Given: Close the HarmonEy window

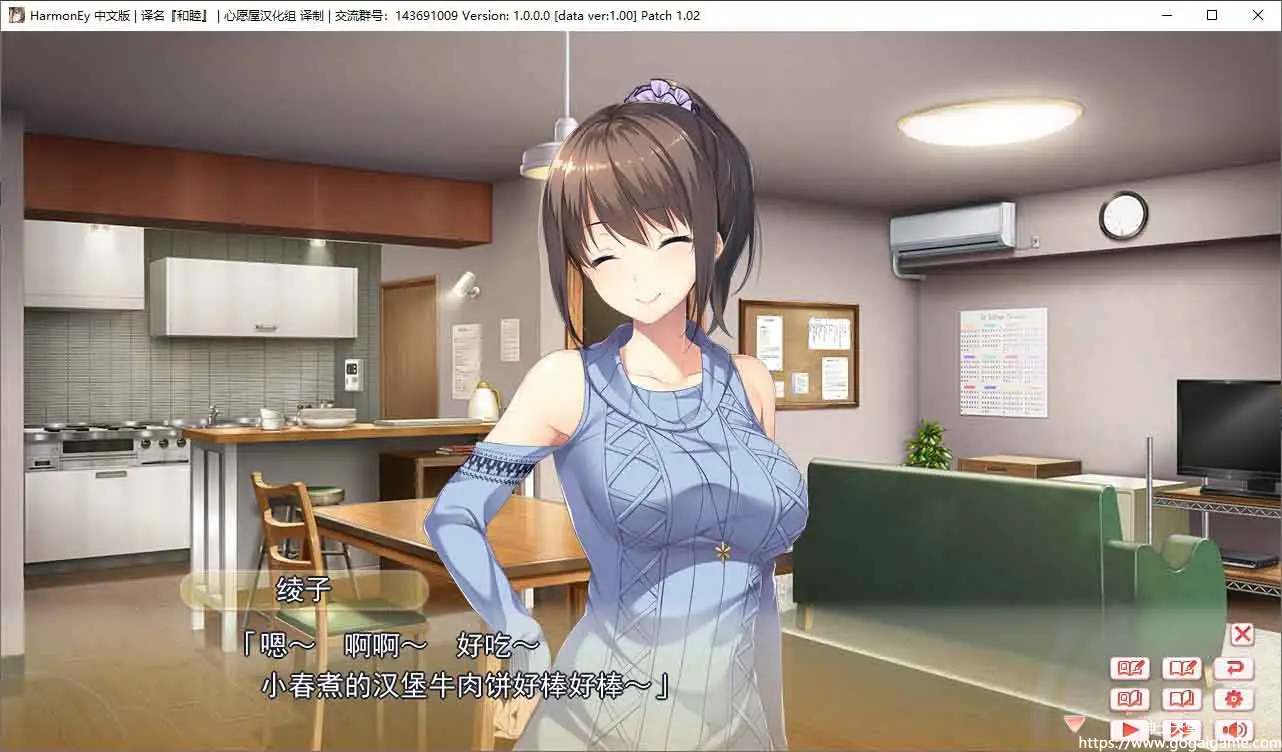Looking at the screenshot, I should pyautogui.click(x=1258, y=15).
